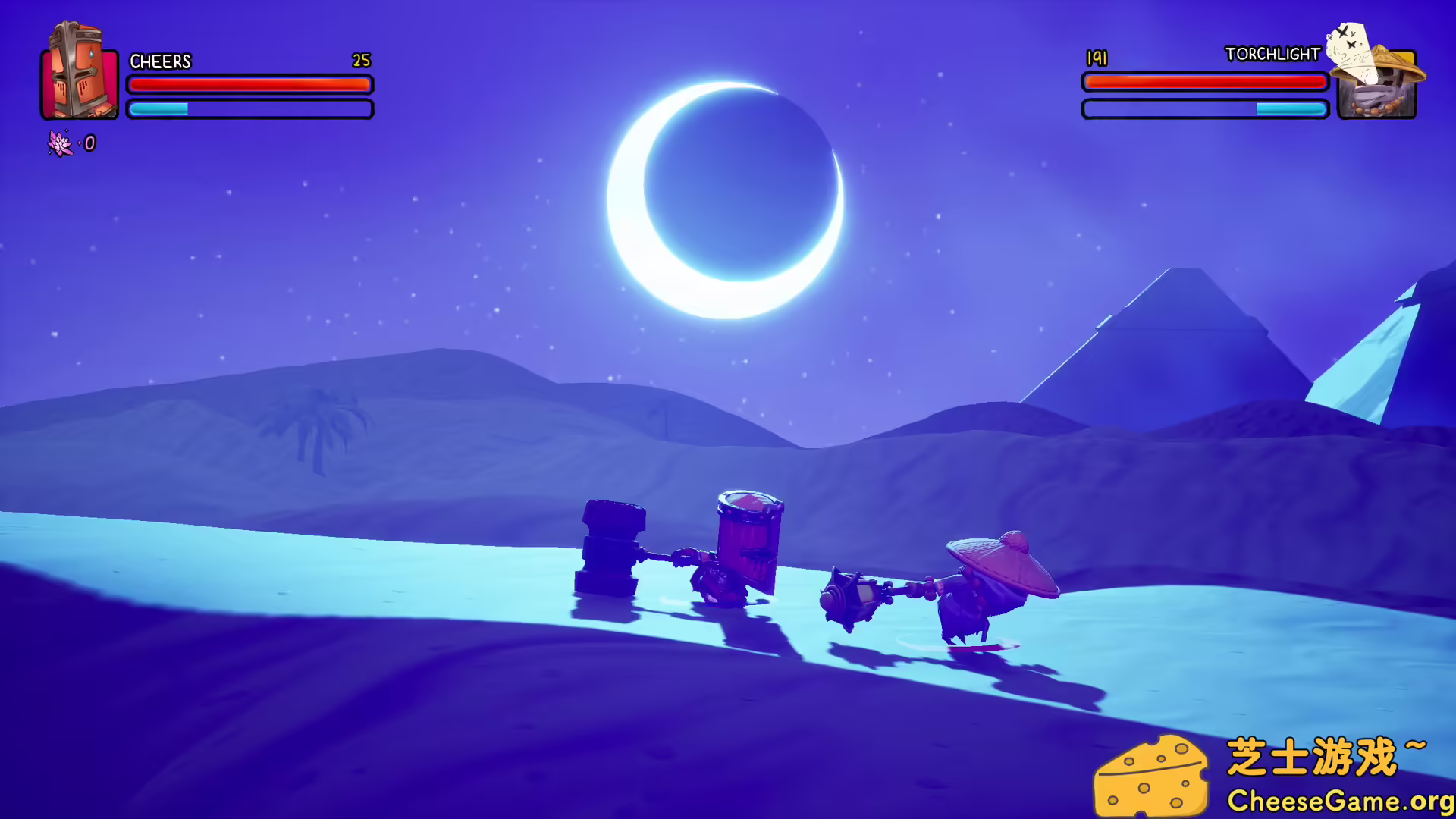Screen dimensions: 1456x819
Task: Click TORCHLIGHT's red health bar
Action: coord(1204,82)
